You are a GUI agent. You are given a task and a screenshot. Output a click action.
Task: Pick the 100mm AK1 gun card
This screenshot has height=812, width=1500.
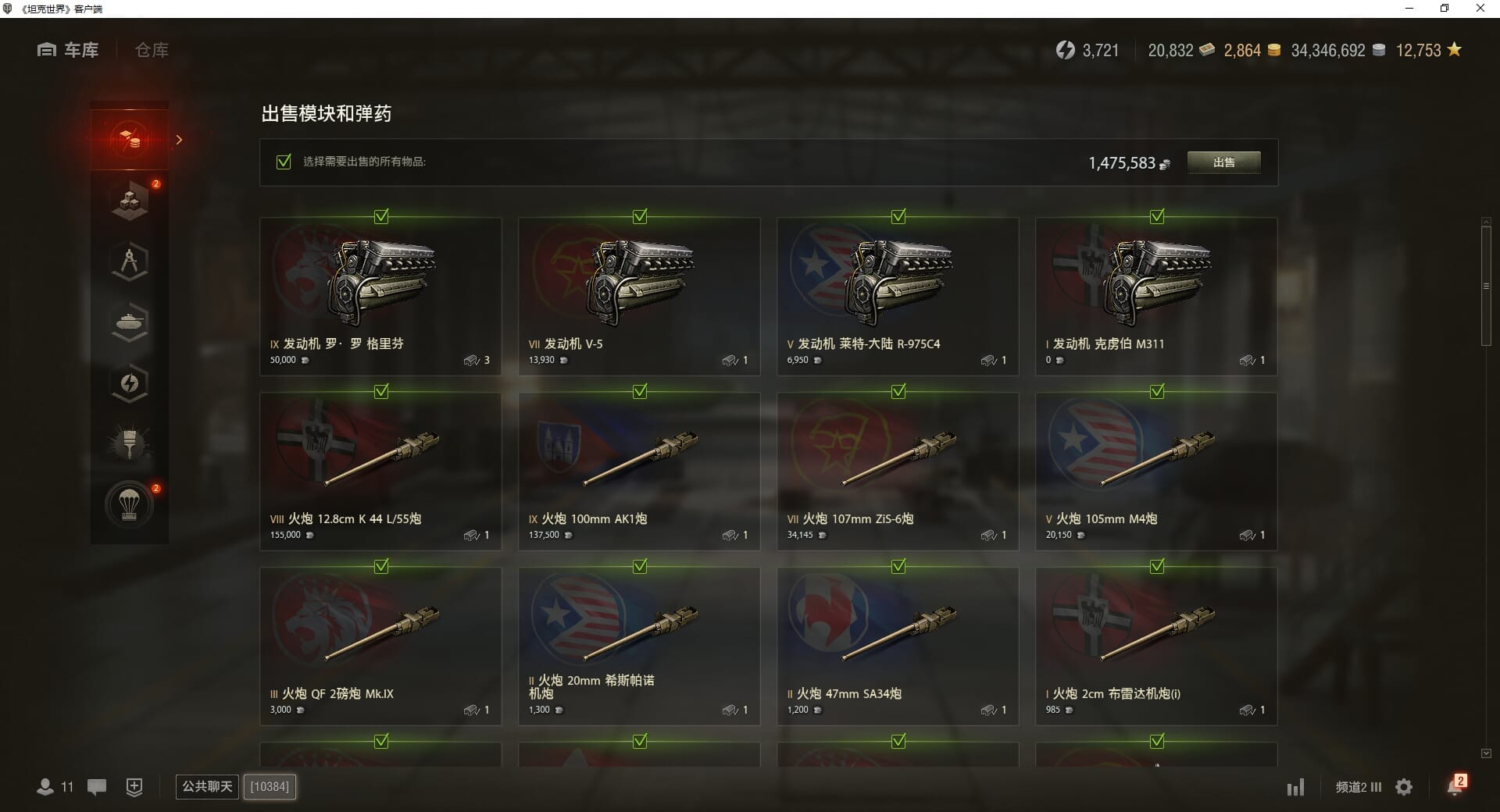click(x=638, y=472)
